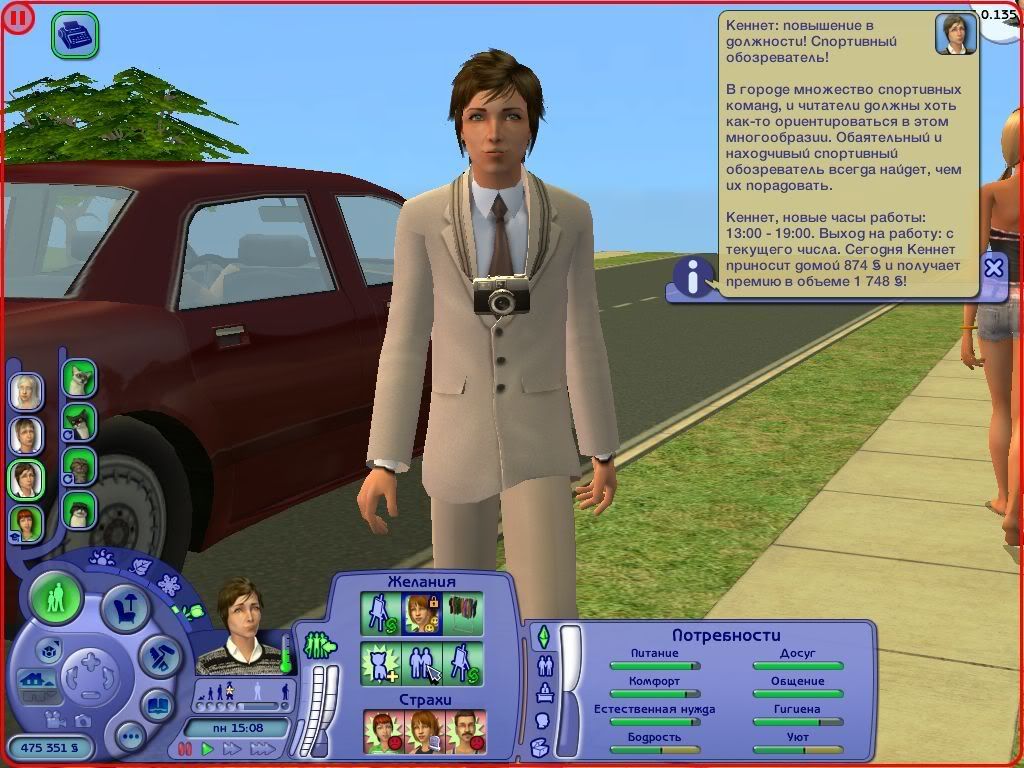The height and width of the screenshot is (768, 1024).
Task: Select the grey-haired elder Sim portrait
Action: 26,391
